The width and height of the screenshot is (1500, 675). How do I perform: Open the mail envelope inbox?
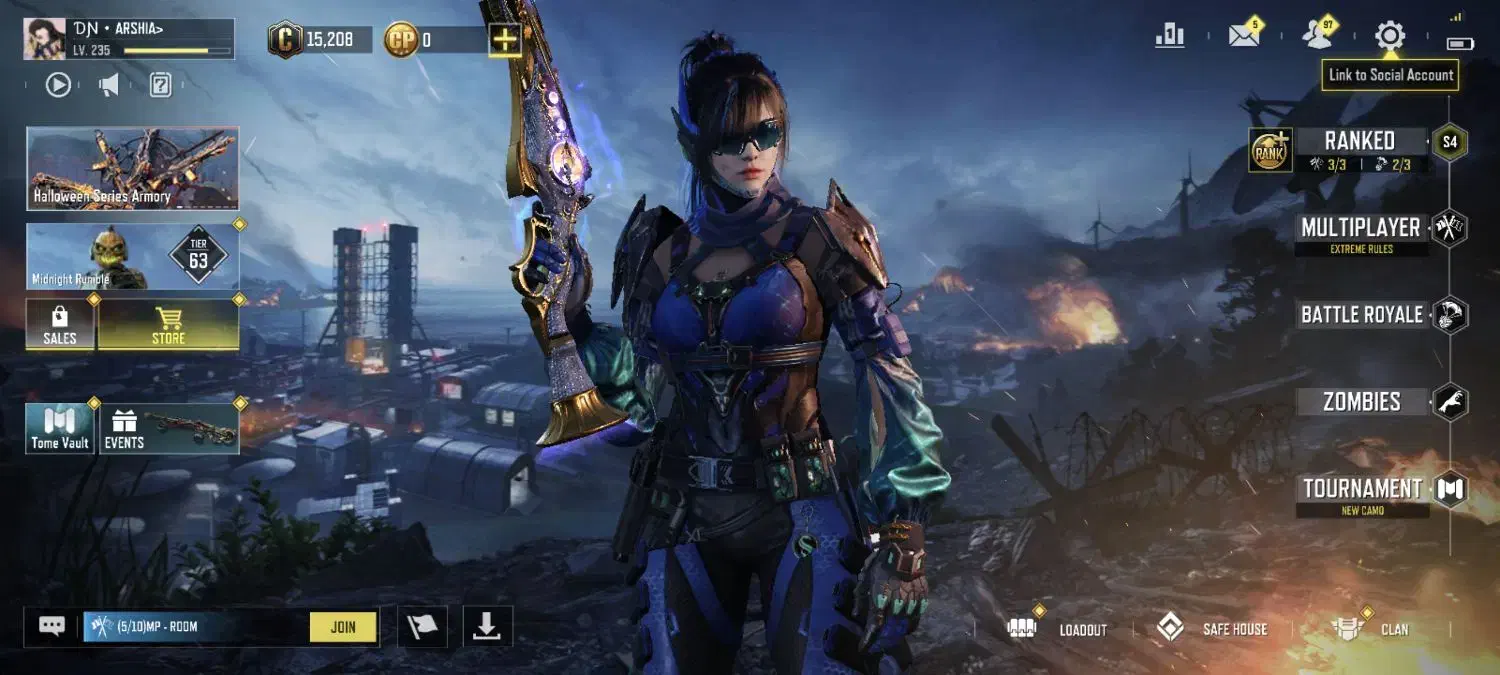(1244, 37)
